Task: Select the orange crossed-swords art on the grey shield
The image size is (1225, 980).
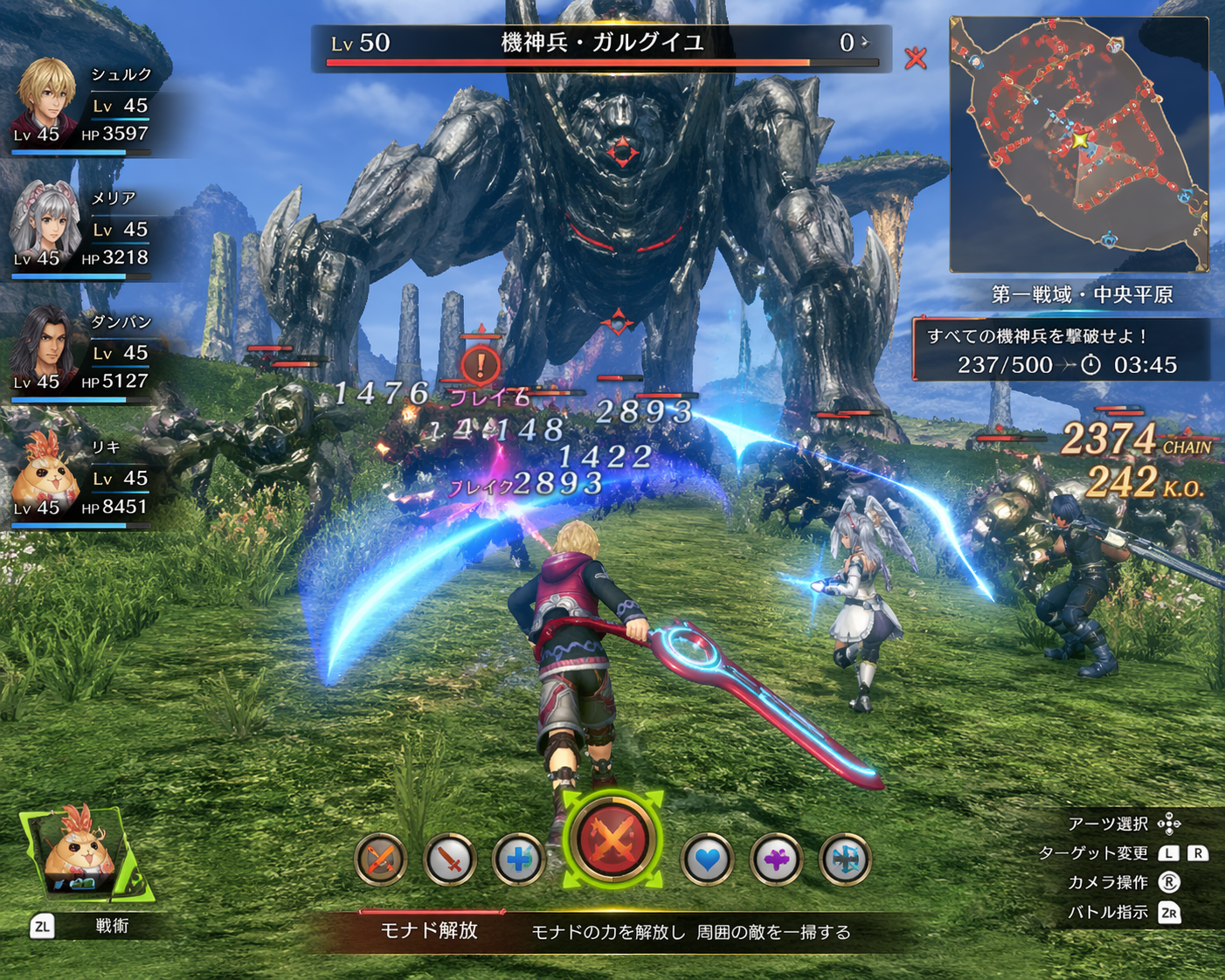Action: click(x=380, y=859)
